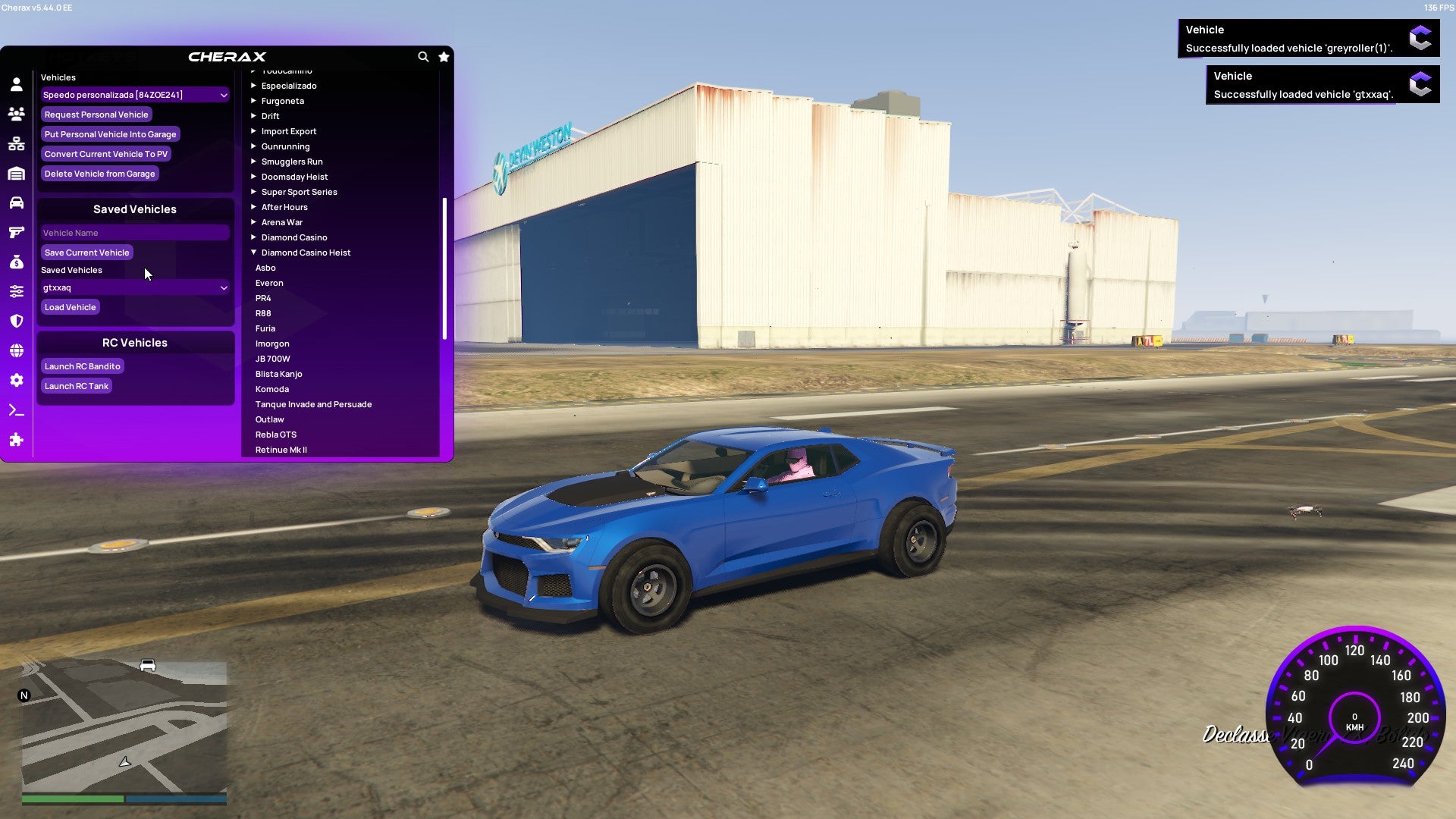Open the money bag icon in sidebar
This screenshot has height=819, width=1456.
pyautogui.click(x=17, y=262)
